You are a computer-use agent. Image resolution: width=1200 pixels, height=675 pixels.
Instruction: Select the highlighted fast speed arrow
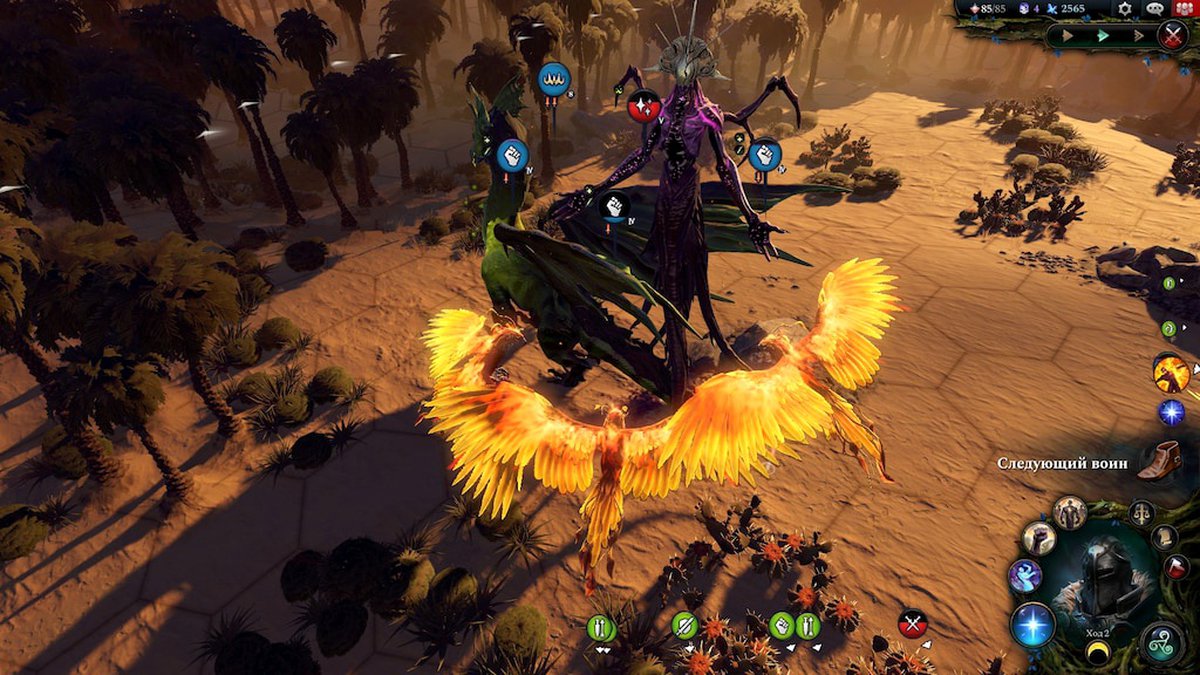coord(1103,36)
